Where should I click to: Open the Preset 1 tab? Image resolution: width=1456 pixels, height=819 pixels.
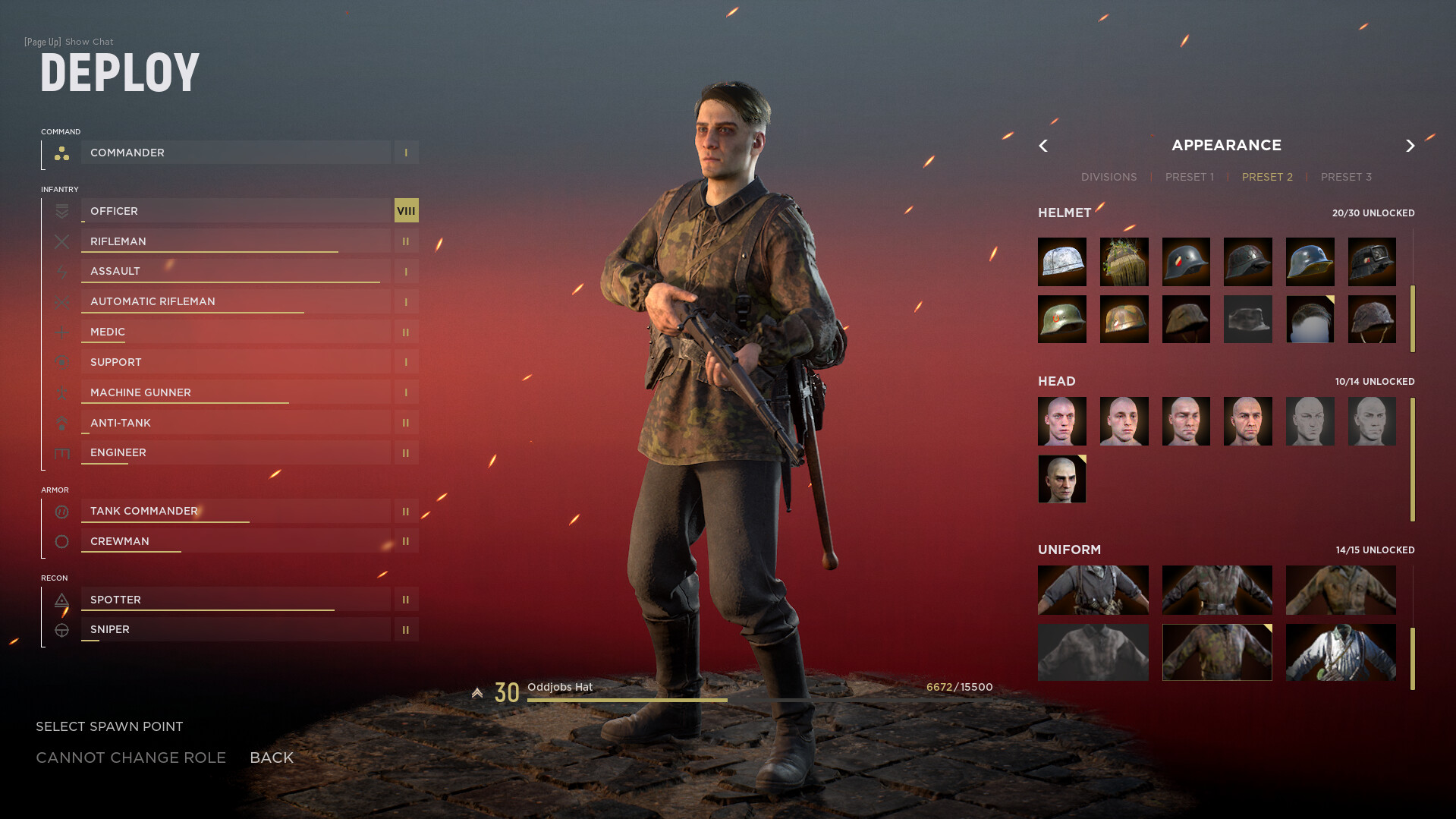(1189, 177)
